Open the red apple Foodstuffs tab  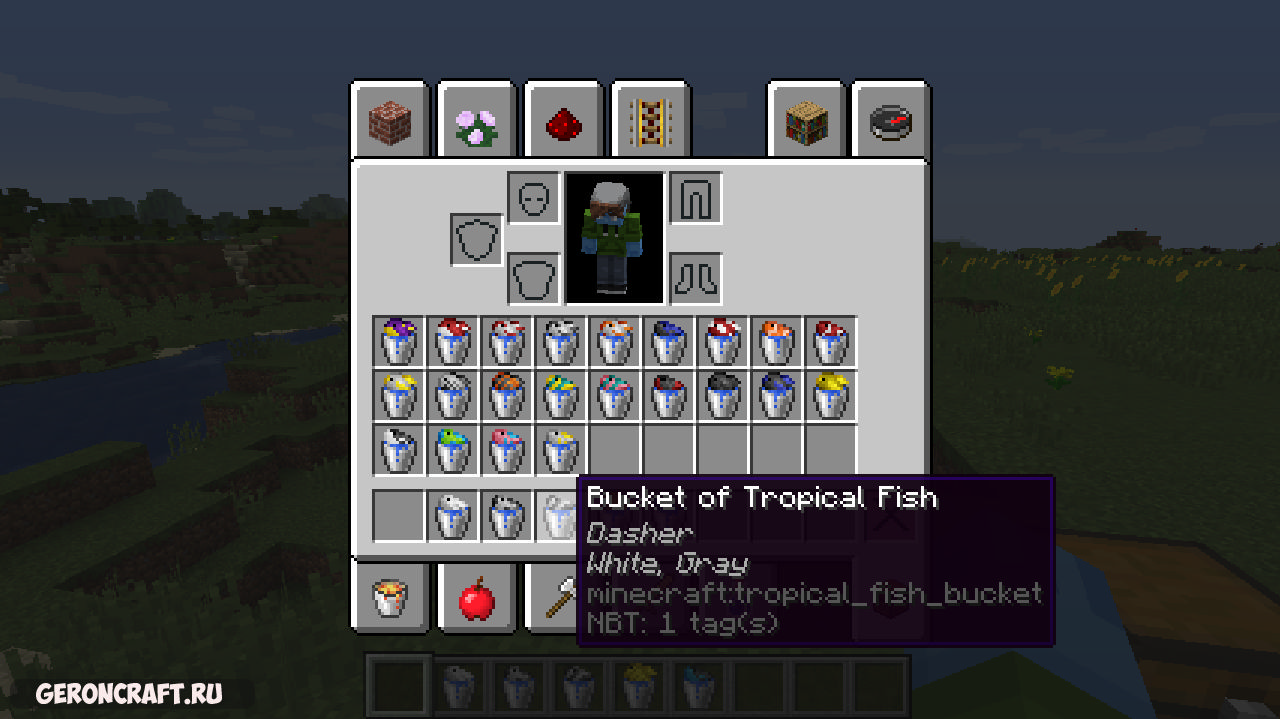[476, 597]
